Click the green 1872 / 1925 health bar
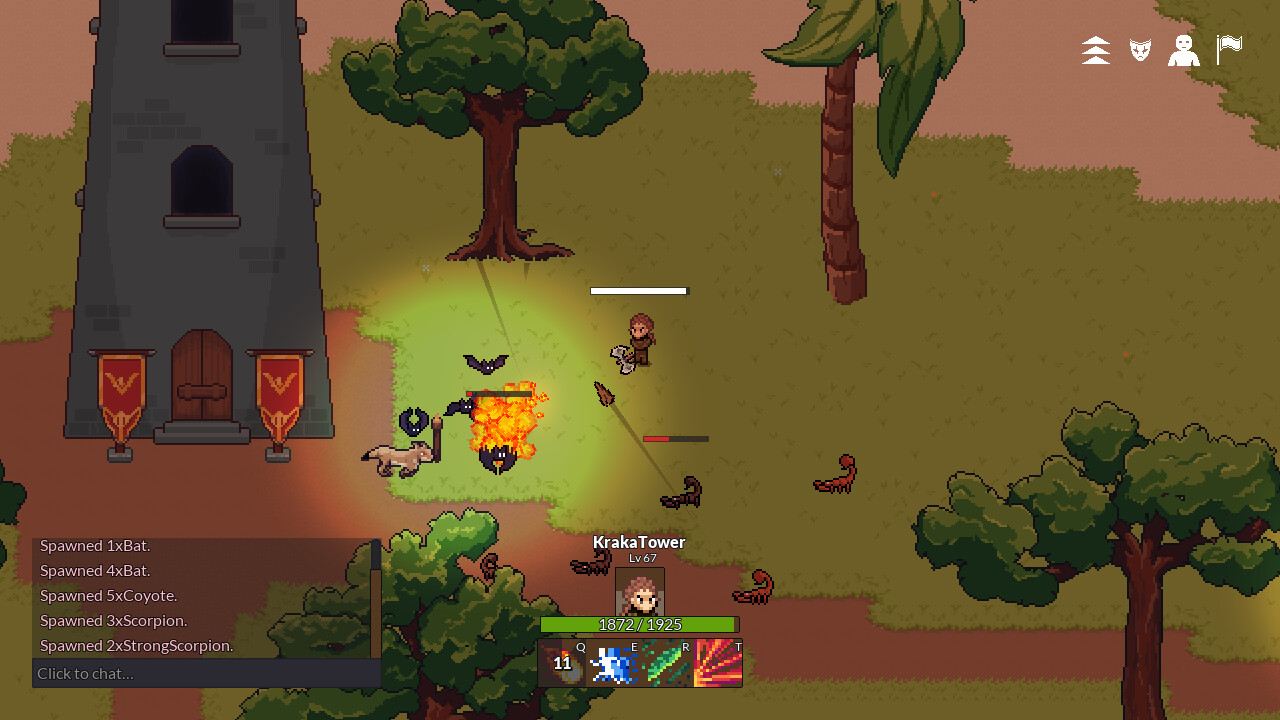The height and width of the screenshot is (720, 1280). [x=638, y=624]
